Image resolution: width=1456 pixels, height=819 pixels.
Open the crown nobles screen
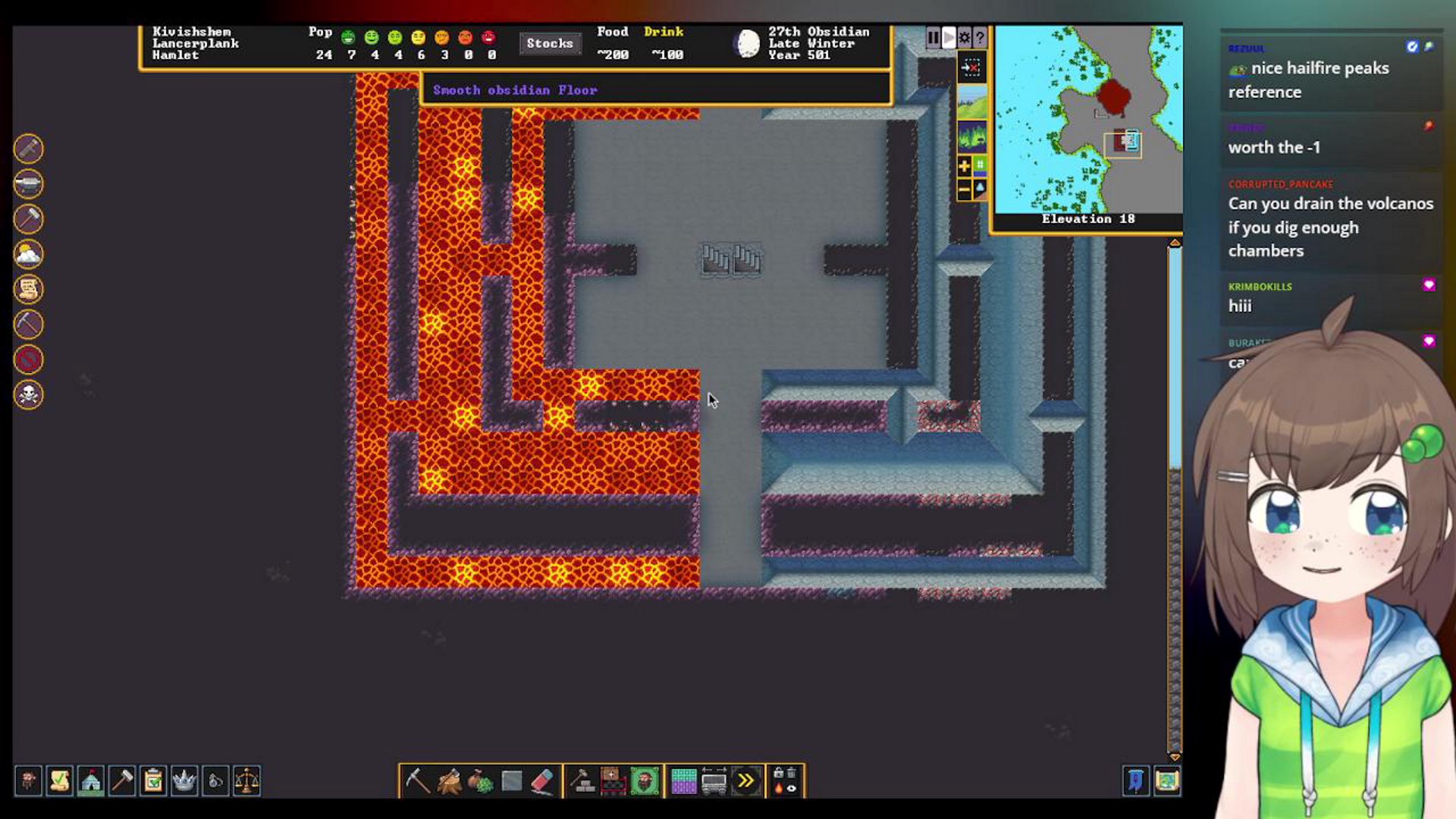[184, 780]
